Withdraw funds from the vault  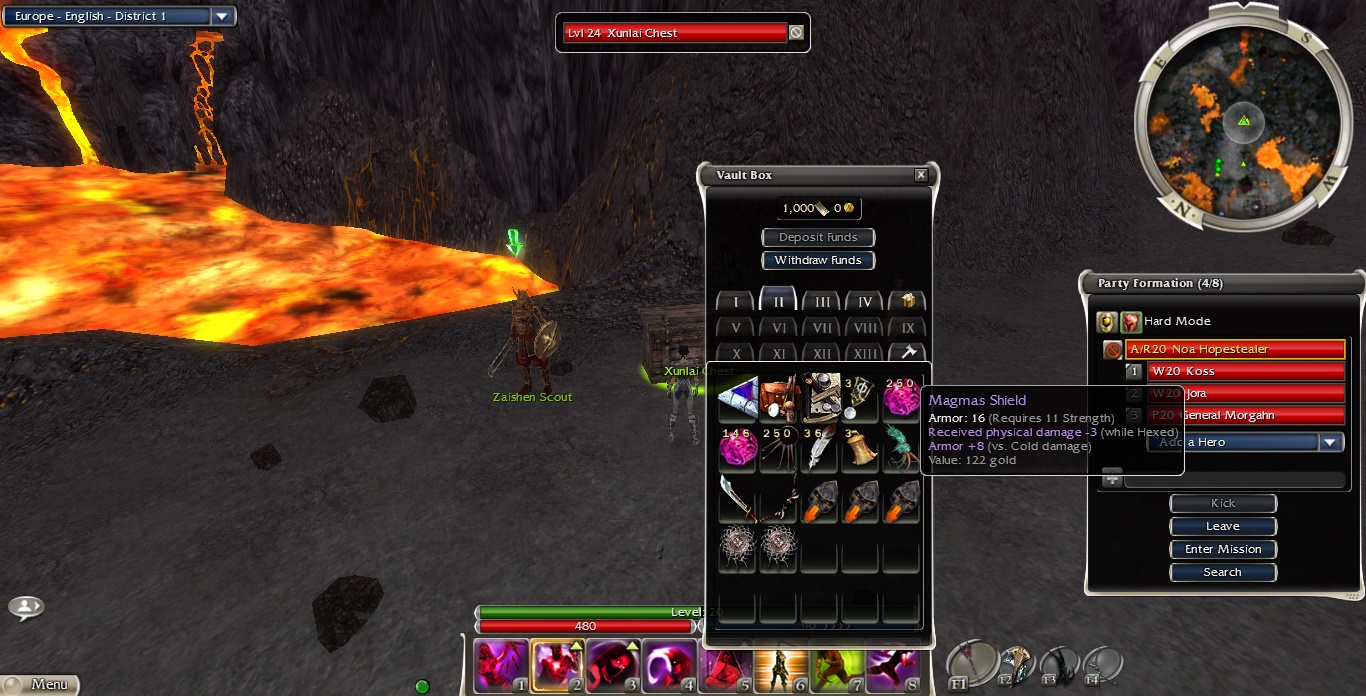tap(818, 261)
